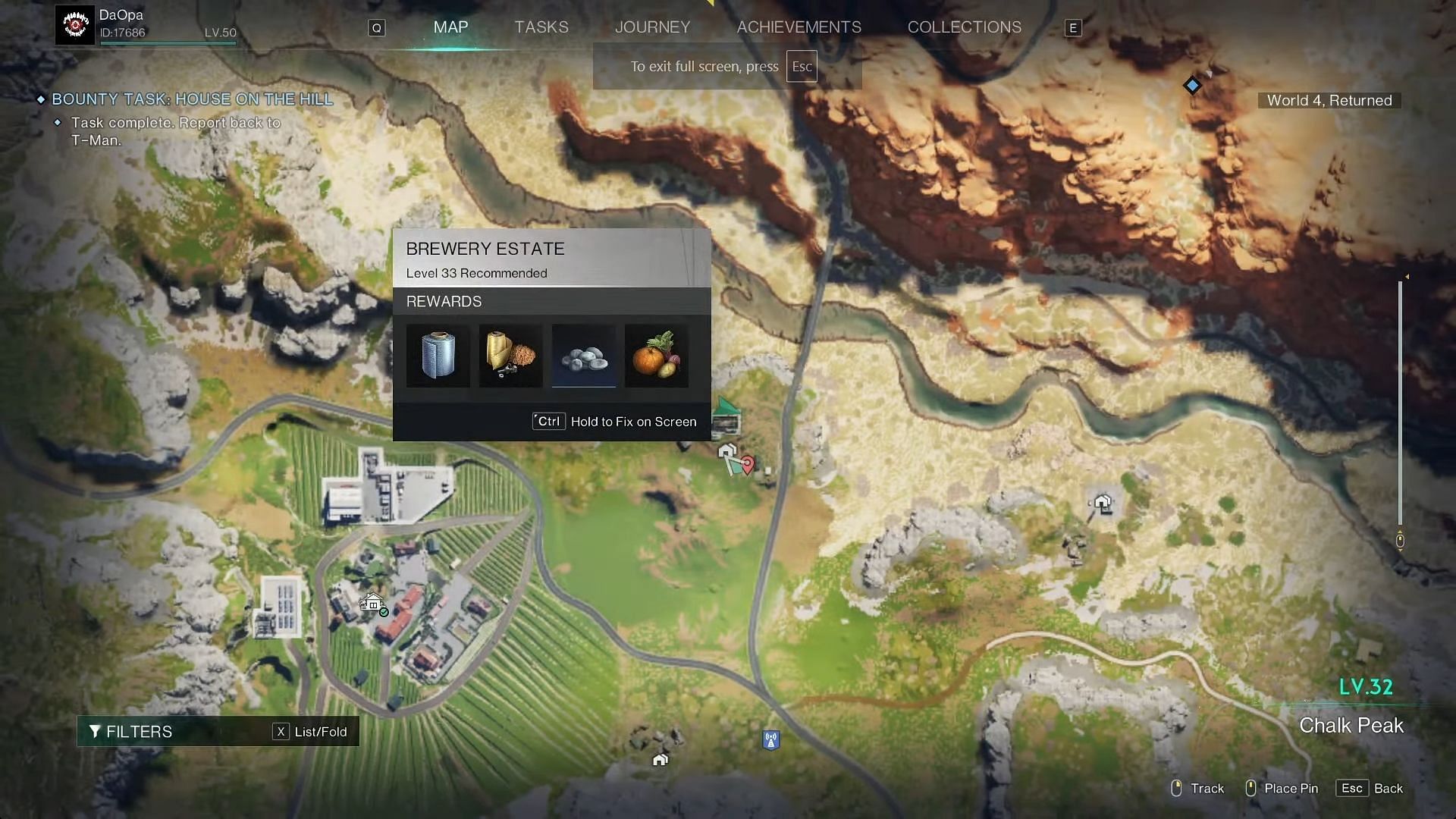Screen dimensions: 1456x819
Task: Click the blue diamond map marker
Action: click(1192, 86)
